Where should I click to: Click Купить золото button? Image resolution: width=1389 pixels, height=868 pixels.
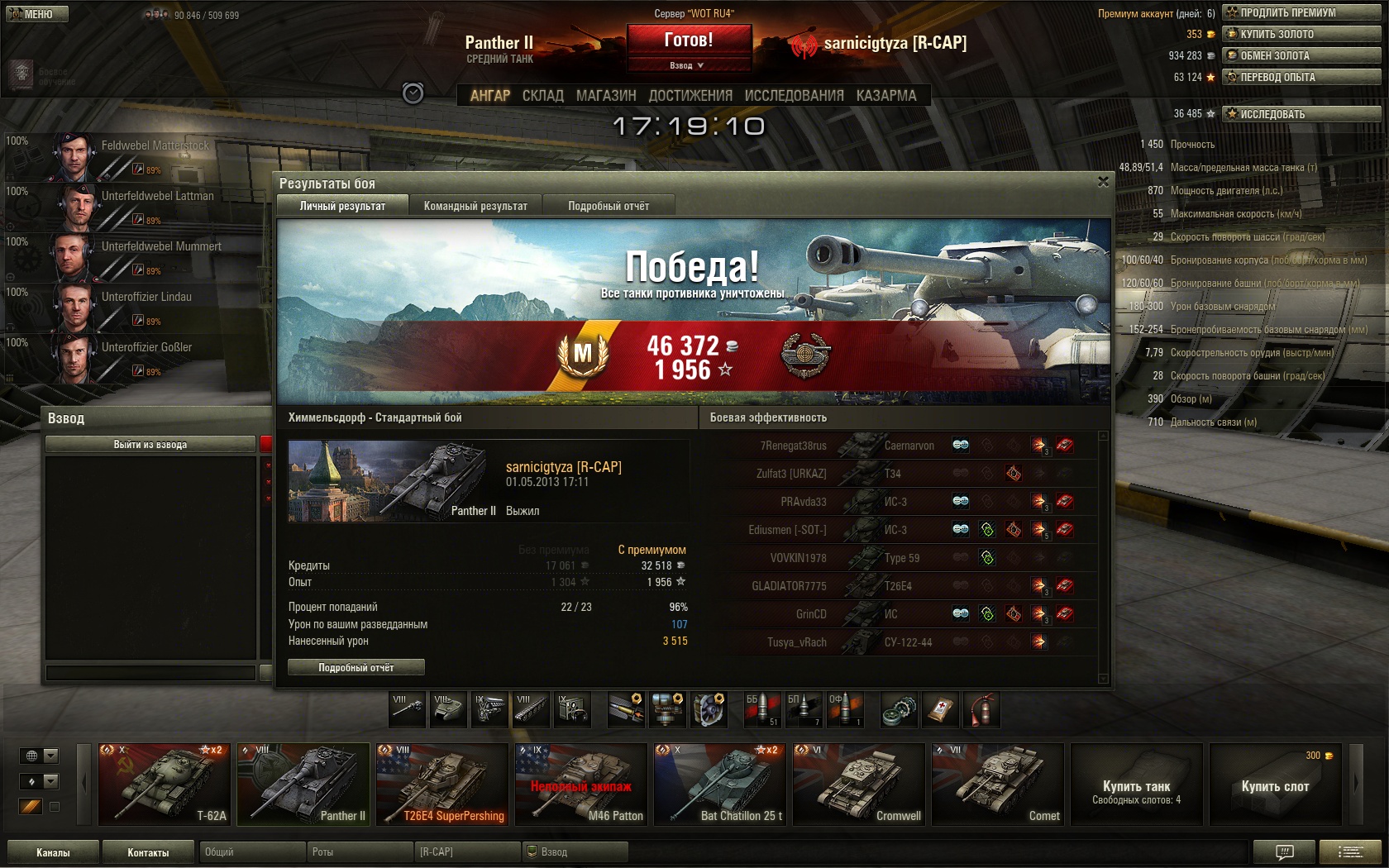click(x=1301, y=34)
